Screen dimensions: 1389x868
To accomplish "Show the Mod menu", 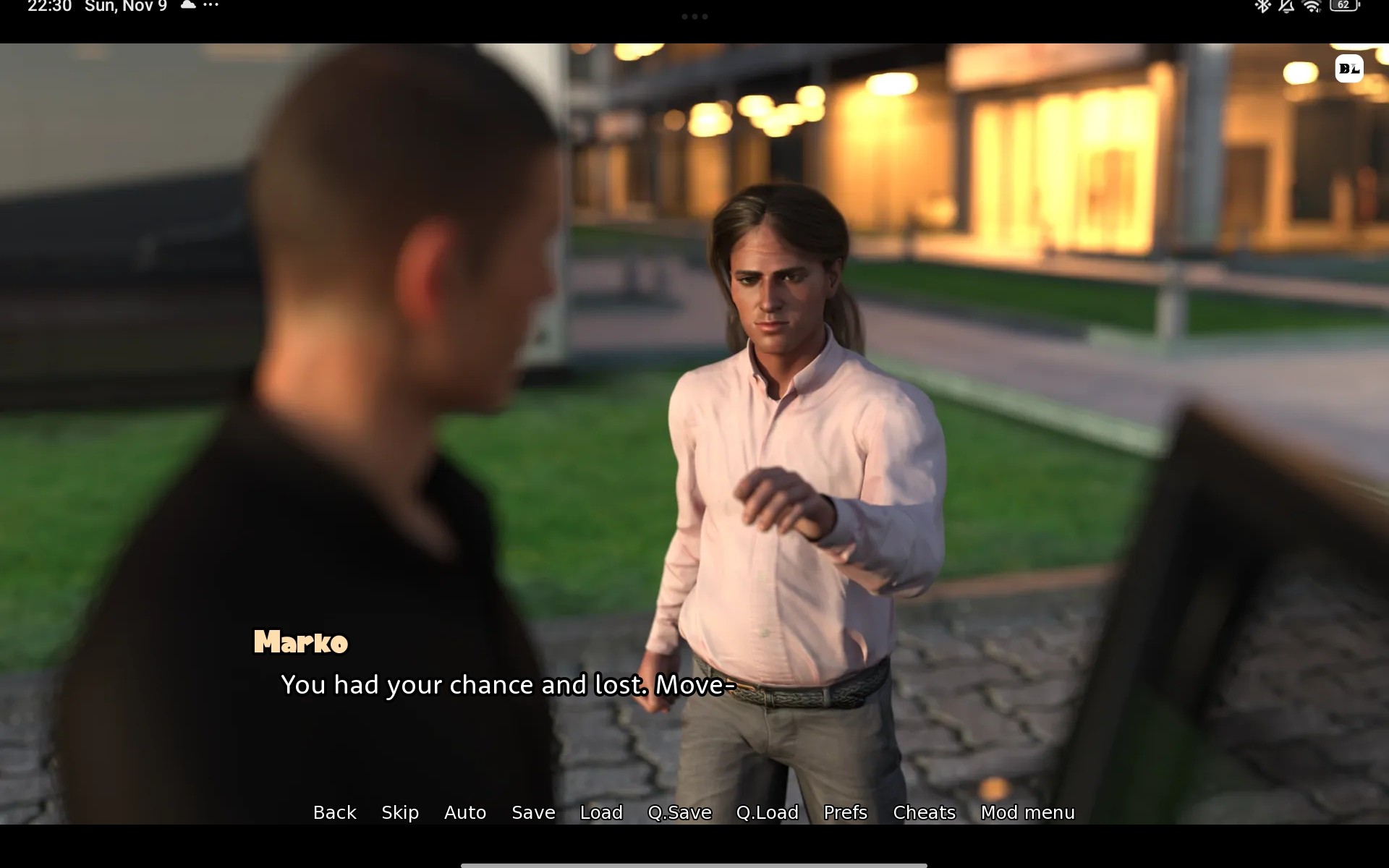I will (x=1027, y=812).
